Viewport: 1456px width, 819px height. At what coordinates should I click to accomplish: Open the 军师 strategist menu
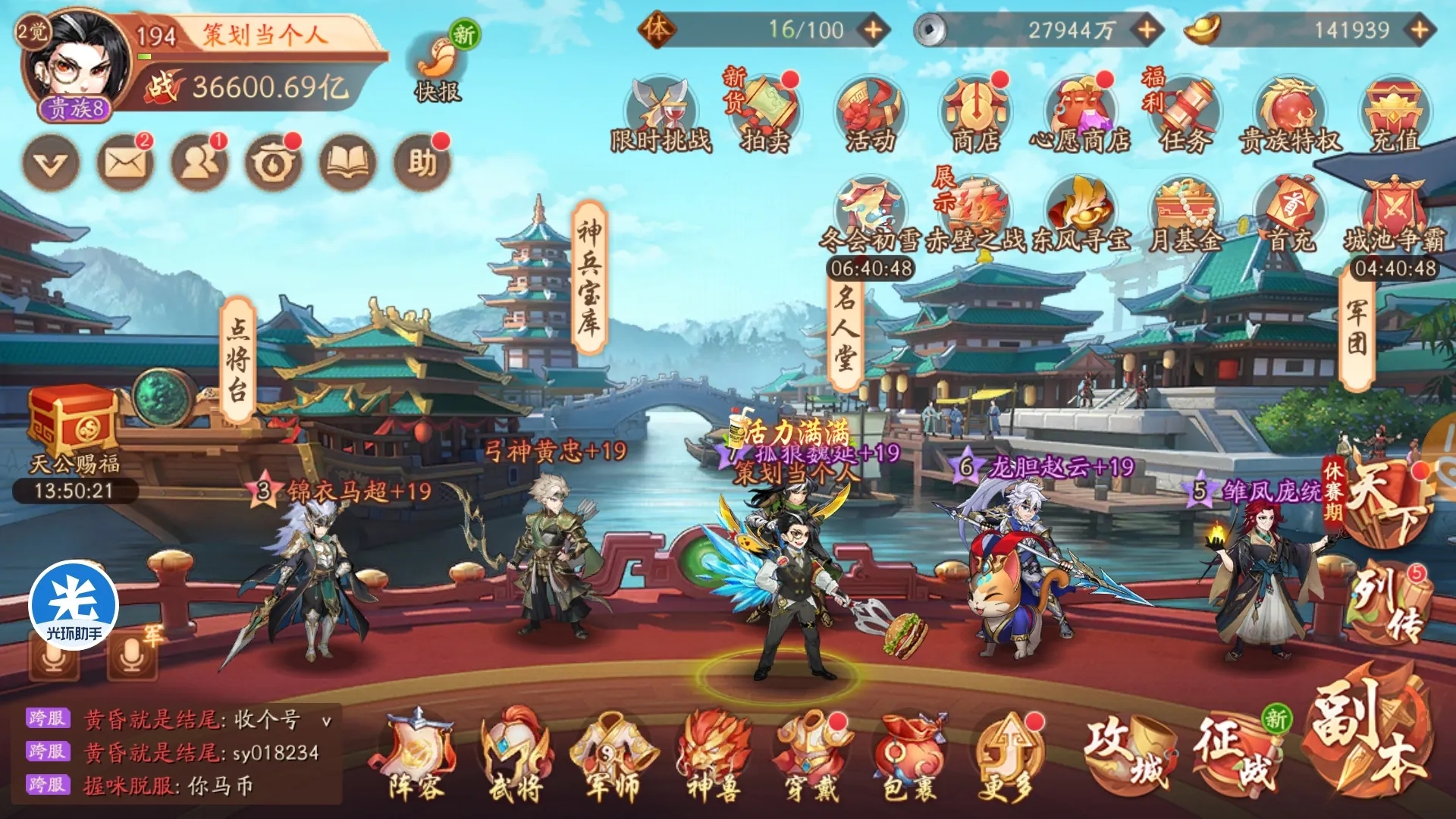click(x=613, y=755)
